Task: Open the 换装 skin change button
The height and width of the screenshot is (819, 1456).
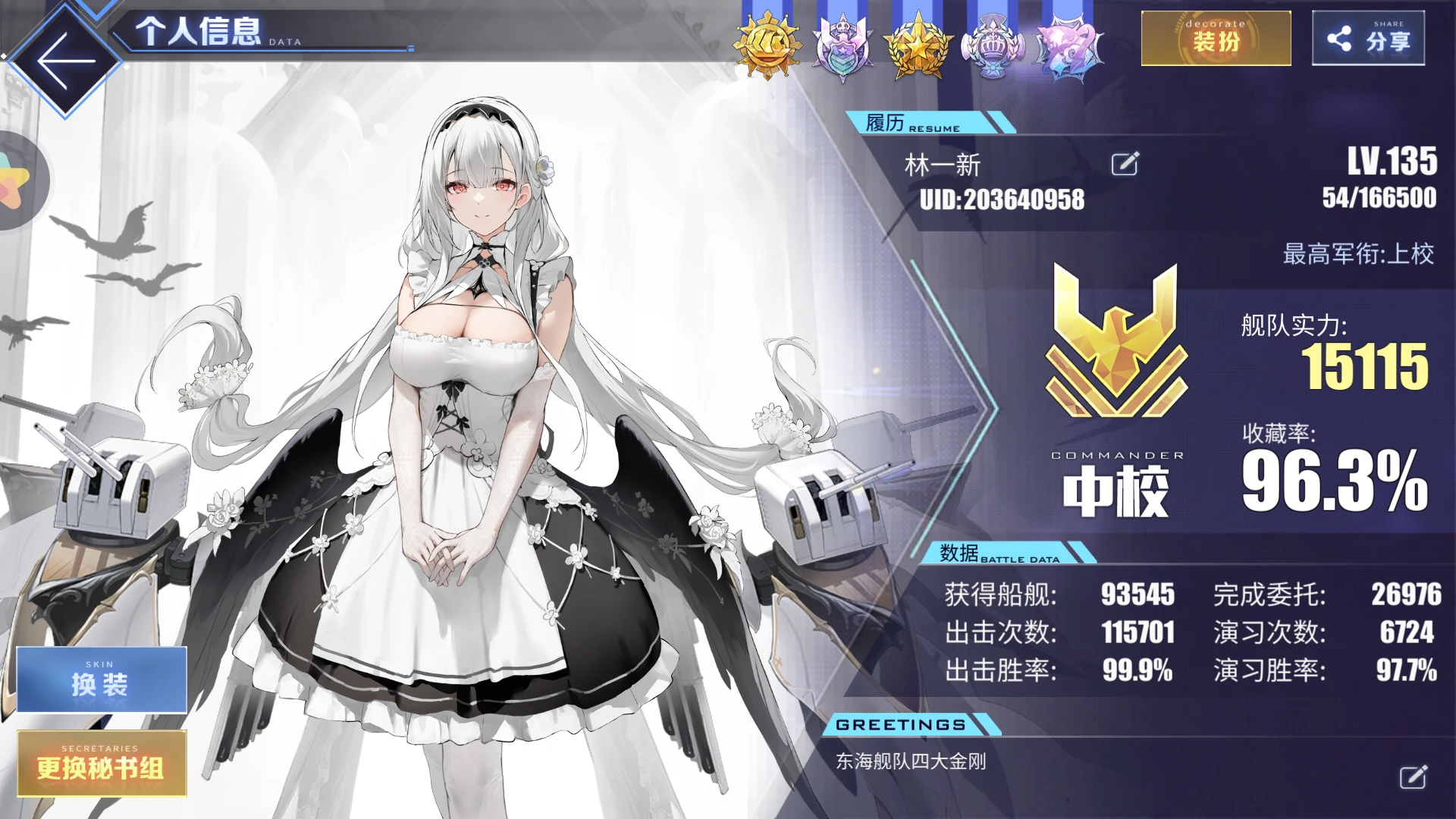Action: 101,680
